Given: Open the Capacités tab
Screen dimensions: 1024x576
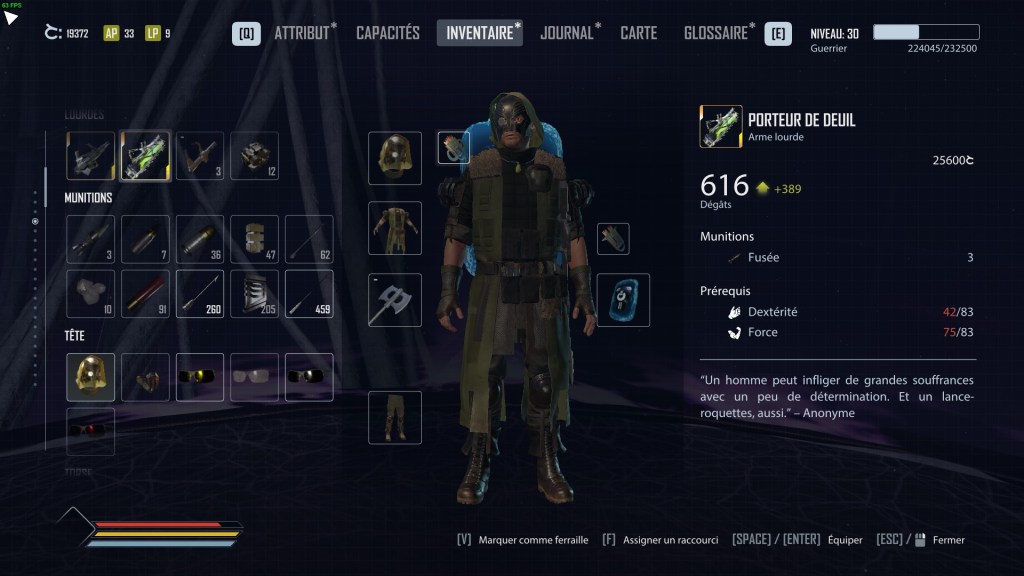Looking at the screenshot, I should (x=388, y=33).
